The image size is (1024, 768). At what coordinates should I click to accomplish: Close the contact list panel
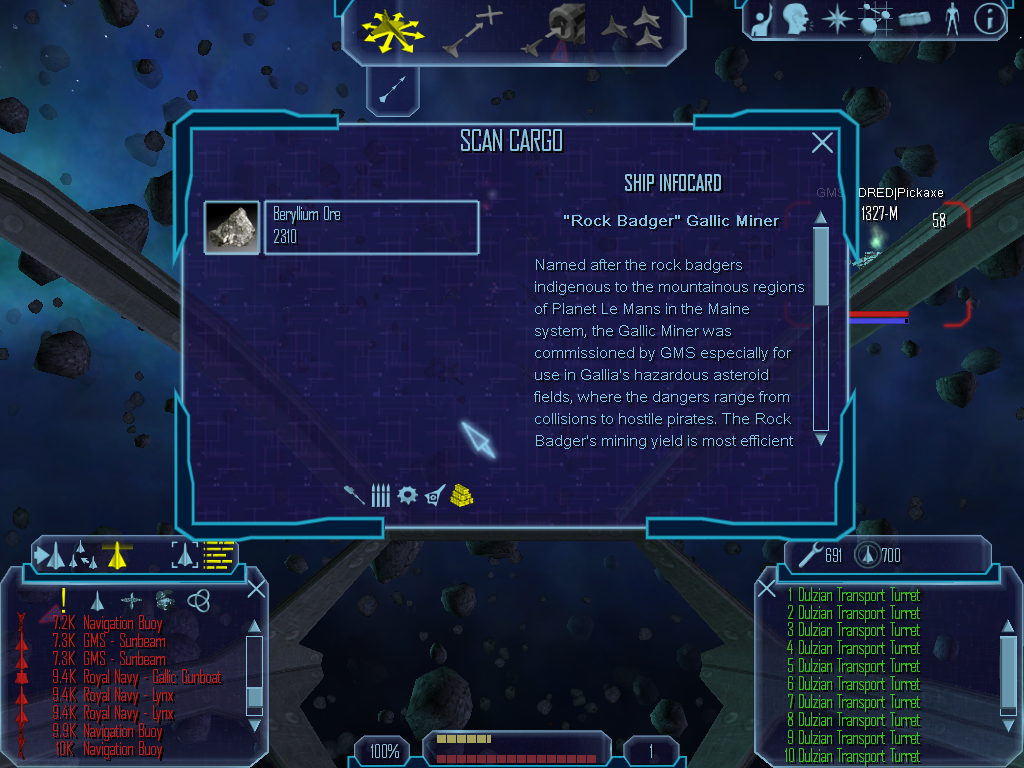(256, 588)
